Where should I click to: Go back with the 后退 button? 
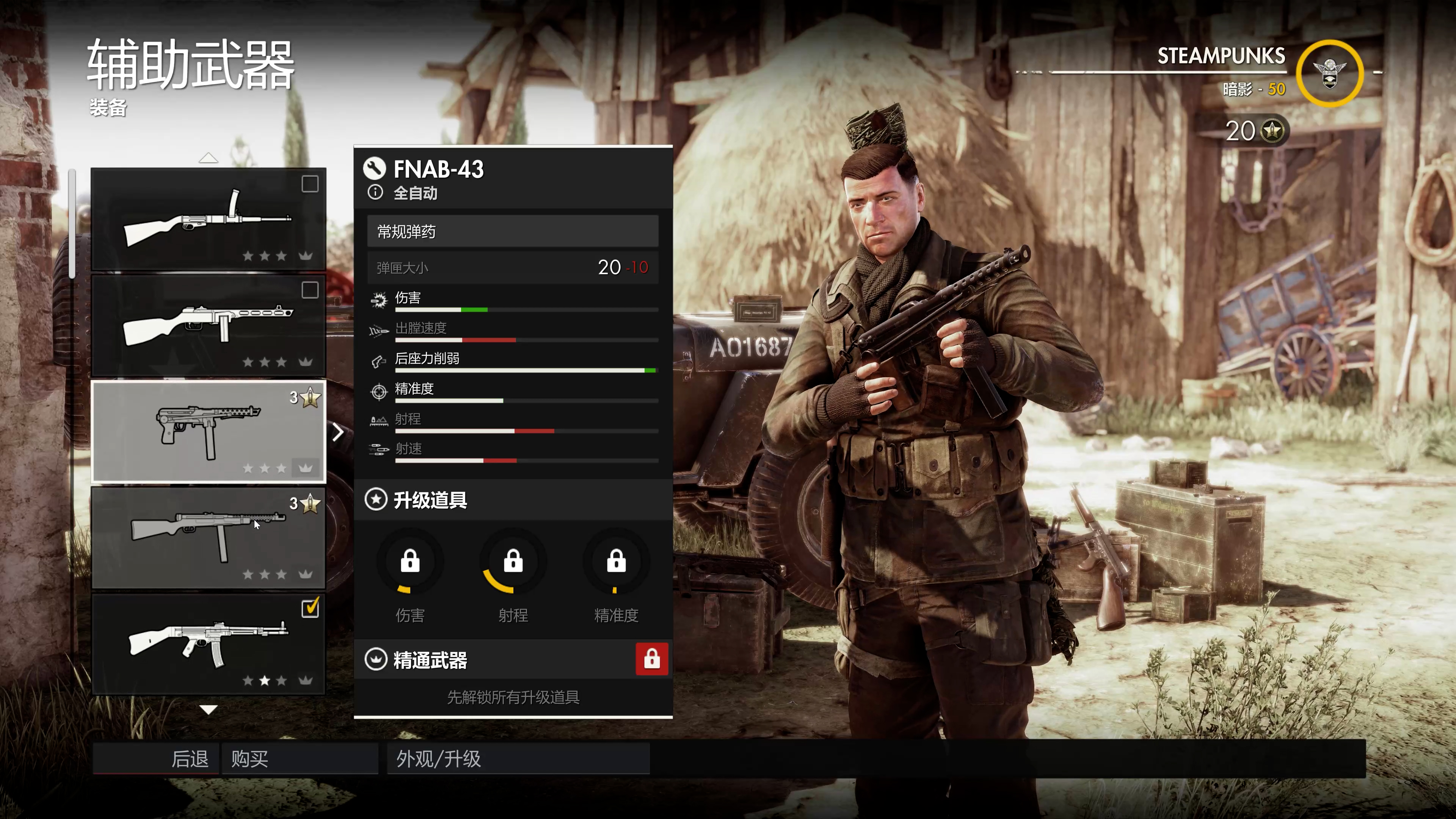[x=155, y=758]
